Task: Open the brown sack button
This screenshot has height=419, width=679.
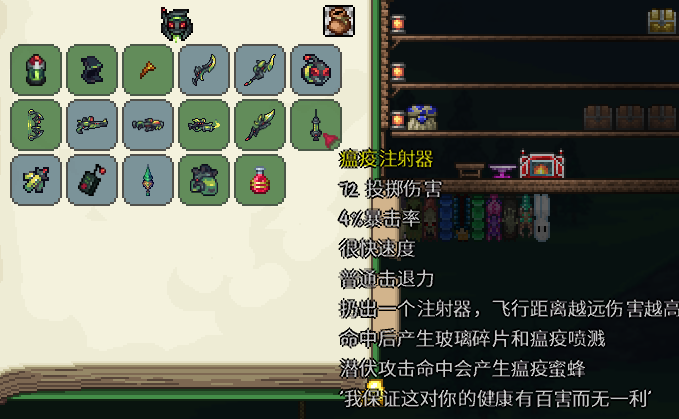Action: click(x=339, y=21)
